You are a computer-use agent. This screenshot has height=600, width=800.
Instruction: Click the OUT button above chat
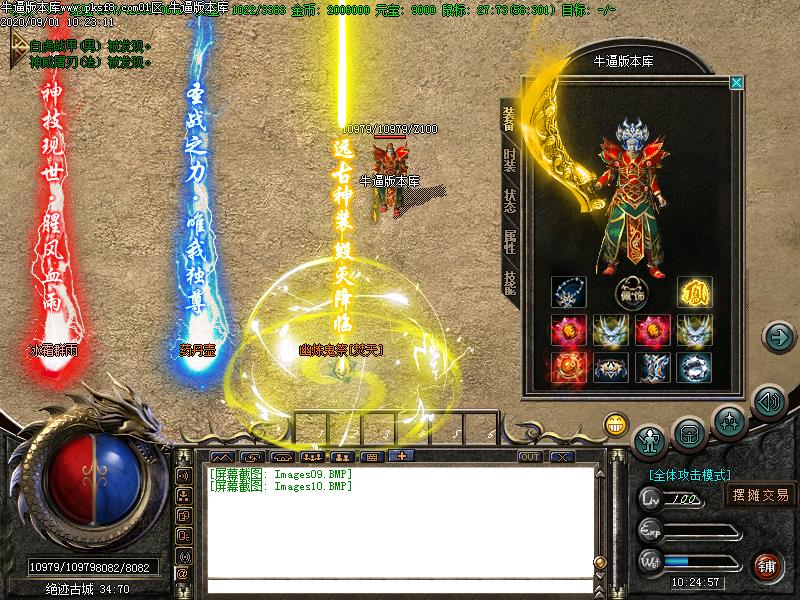530,457
